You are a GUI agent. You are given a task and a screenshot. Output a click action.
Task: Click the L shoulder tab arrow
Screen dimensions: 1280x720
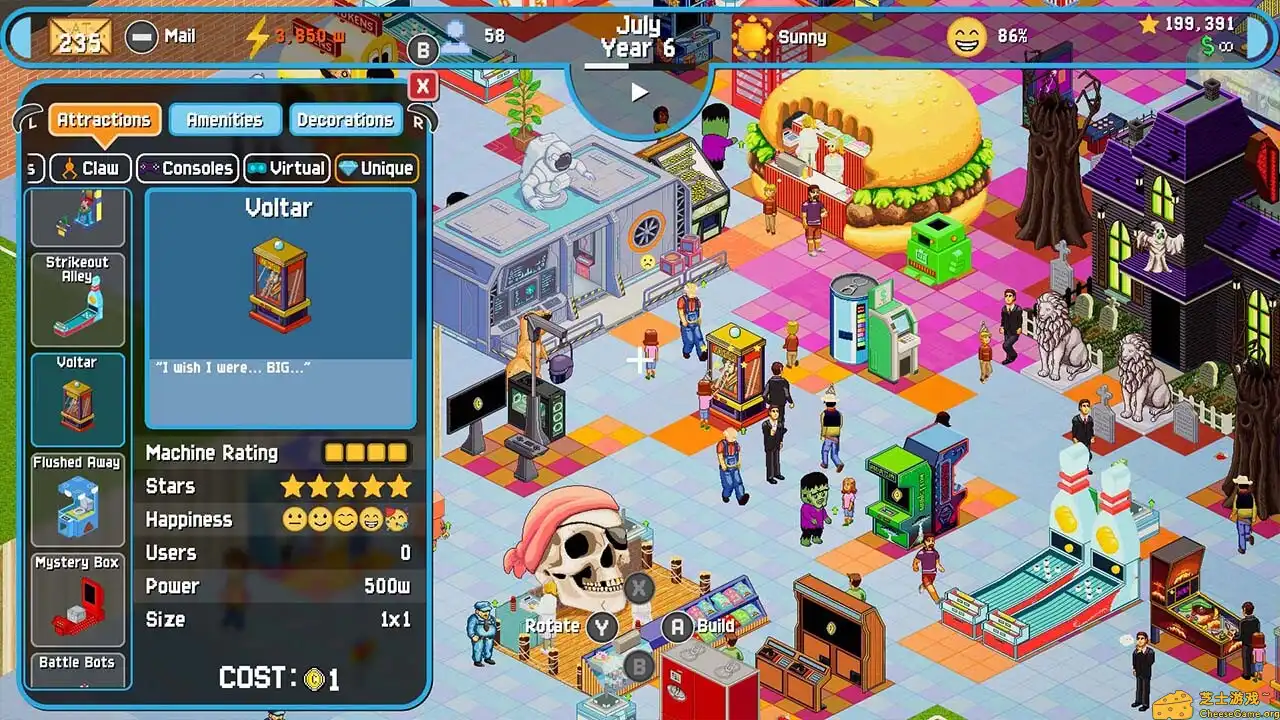[27, 117]
